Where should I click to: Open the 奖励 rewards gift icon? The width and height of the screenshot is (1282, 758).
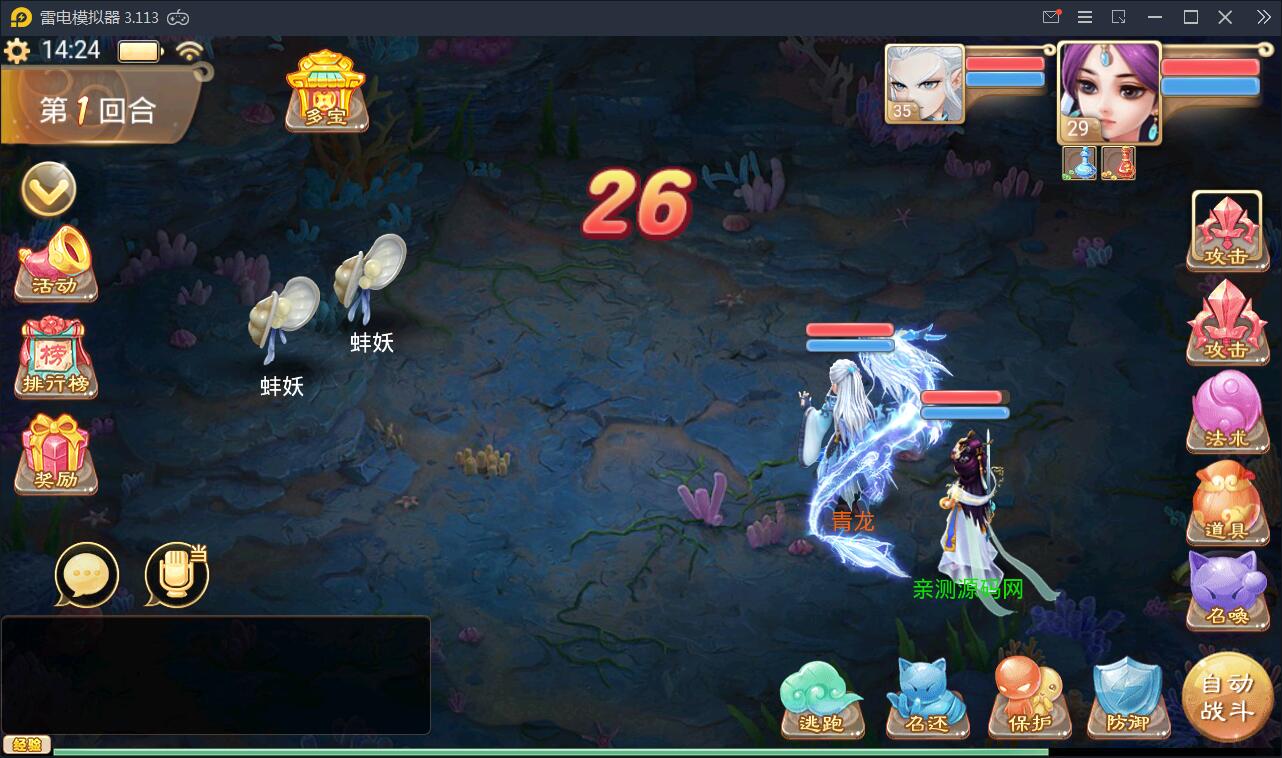point(55,452)
